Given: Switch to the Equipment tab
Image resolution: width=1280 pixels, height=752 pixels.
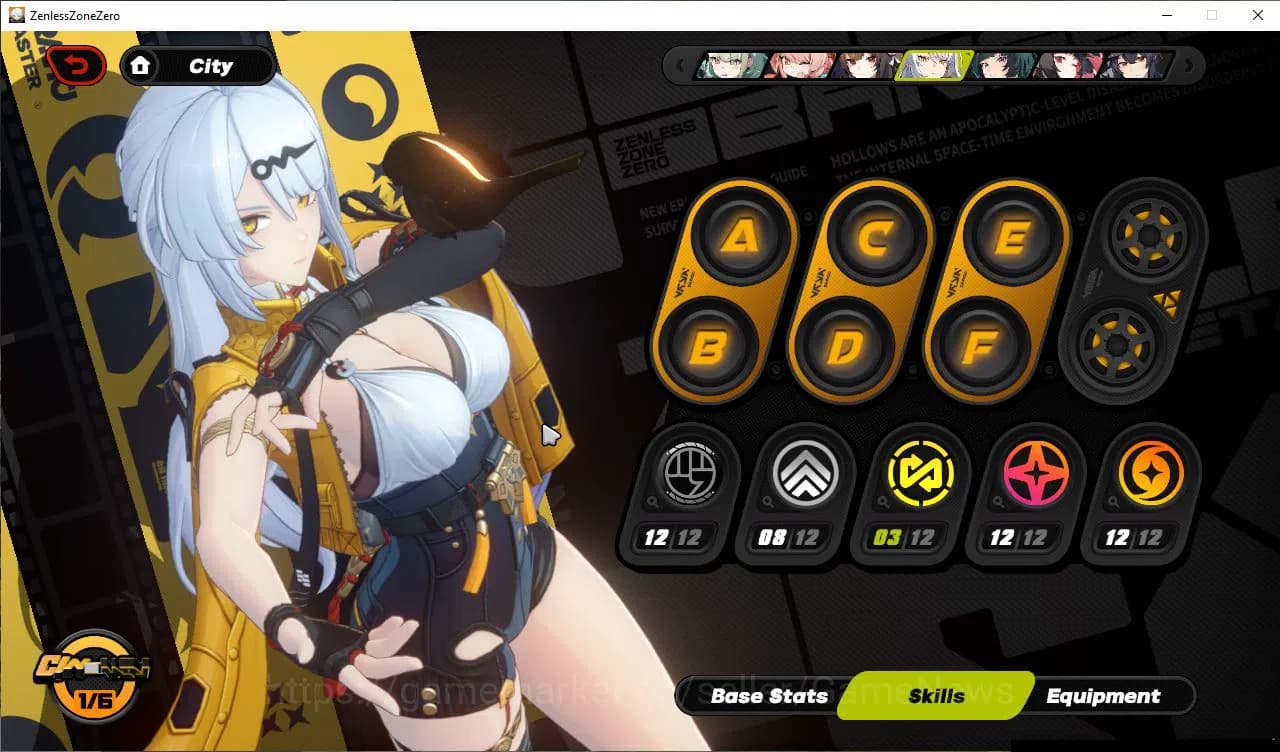Looking at the screenshot, I should pos(1103,696).
